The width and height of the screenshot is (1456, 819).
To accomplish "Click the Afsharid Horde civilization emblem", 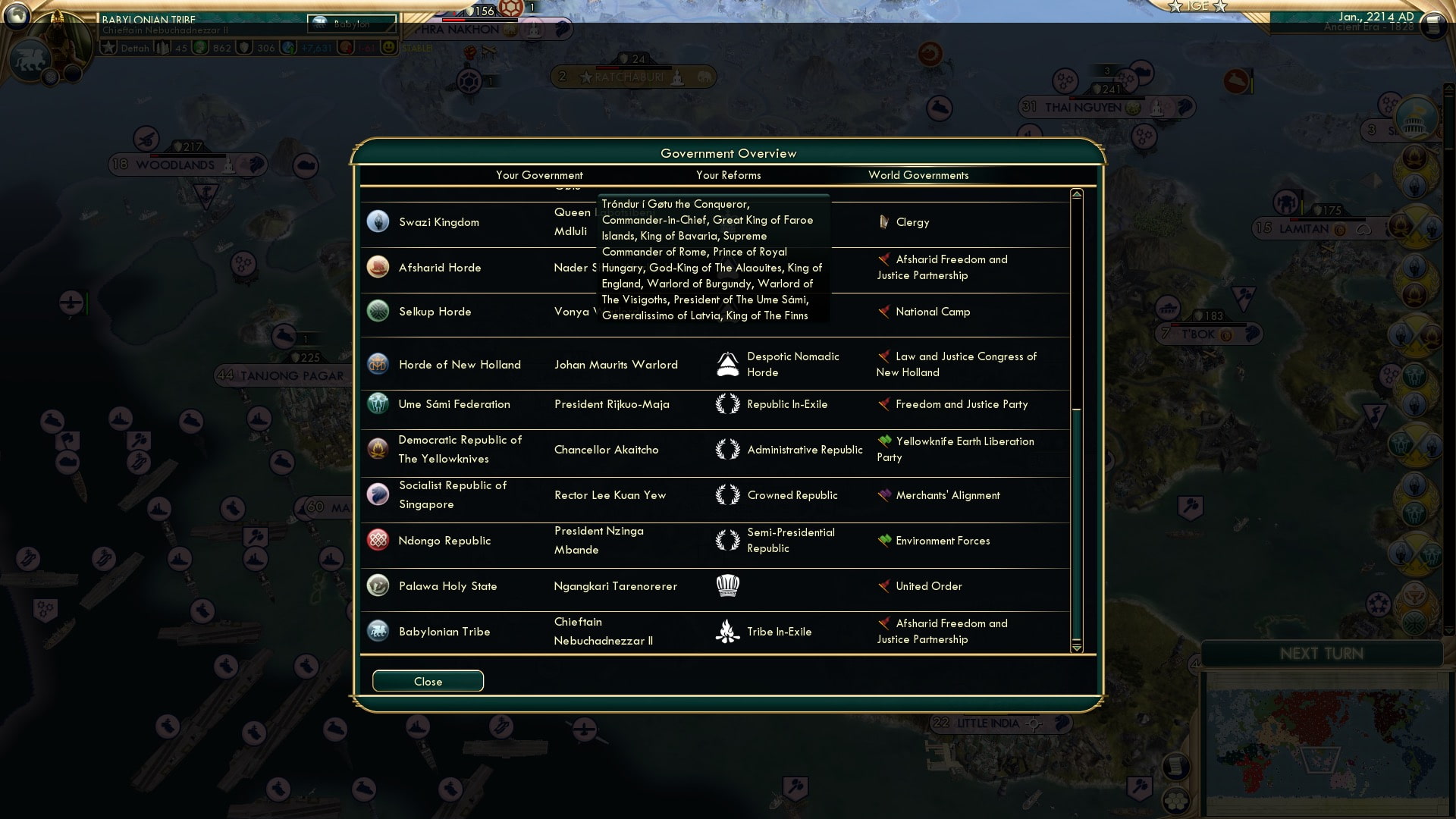I will tap(378, 267).
